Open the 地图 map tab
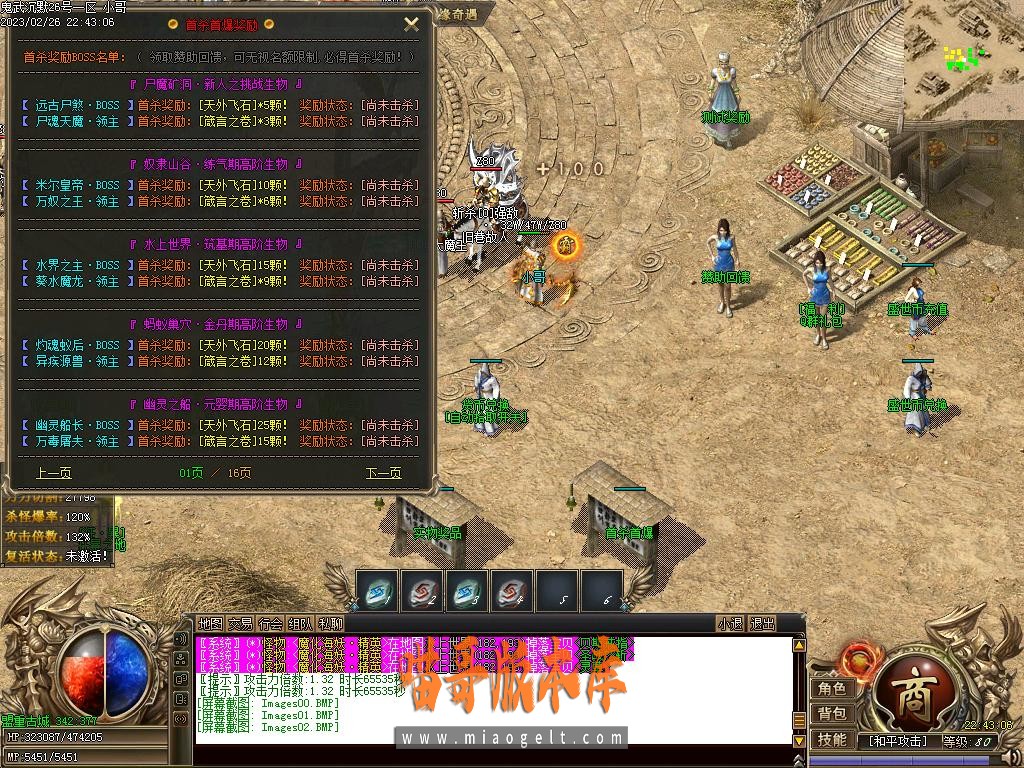The height and width of the screenshot is (768, 1024). (210, 624)
